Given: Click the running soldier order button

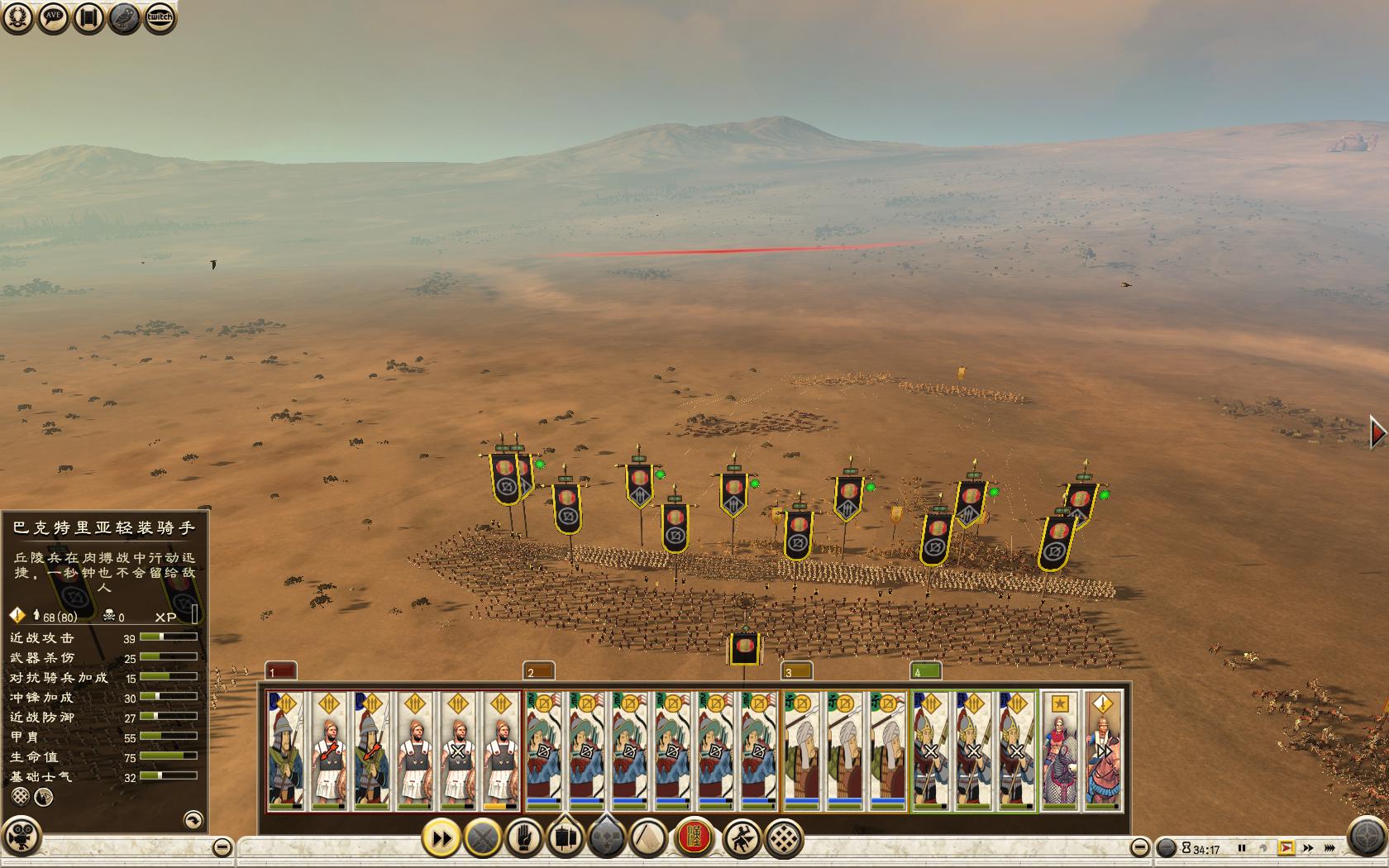Looking at the screenshot, I should point(742,839).
